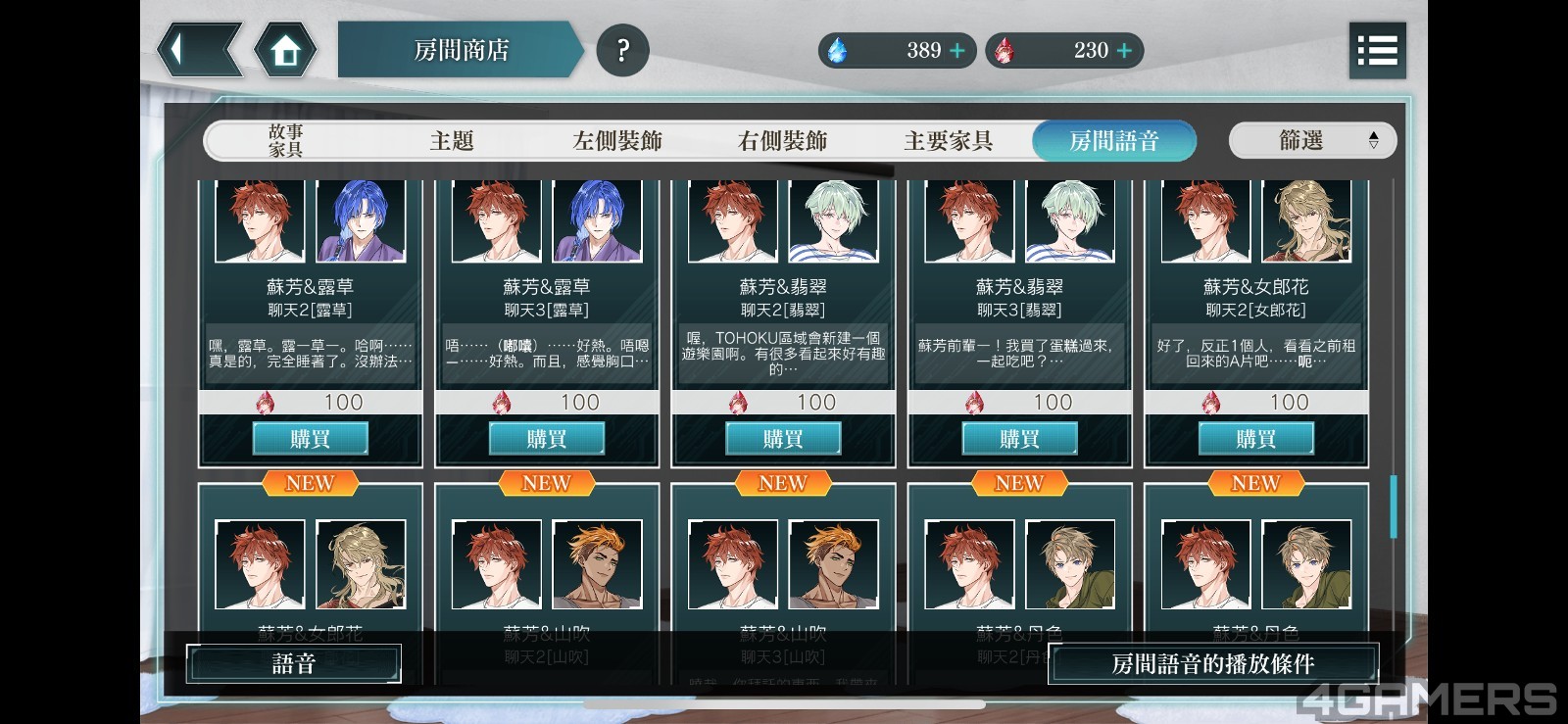
Task: Buy 蘇芳&女郎花 聊天2 voice
Action: coord(1255,439)
